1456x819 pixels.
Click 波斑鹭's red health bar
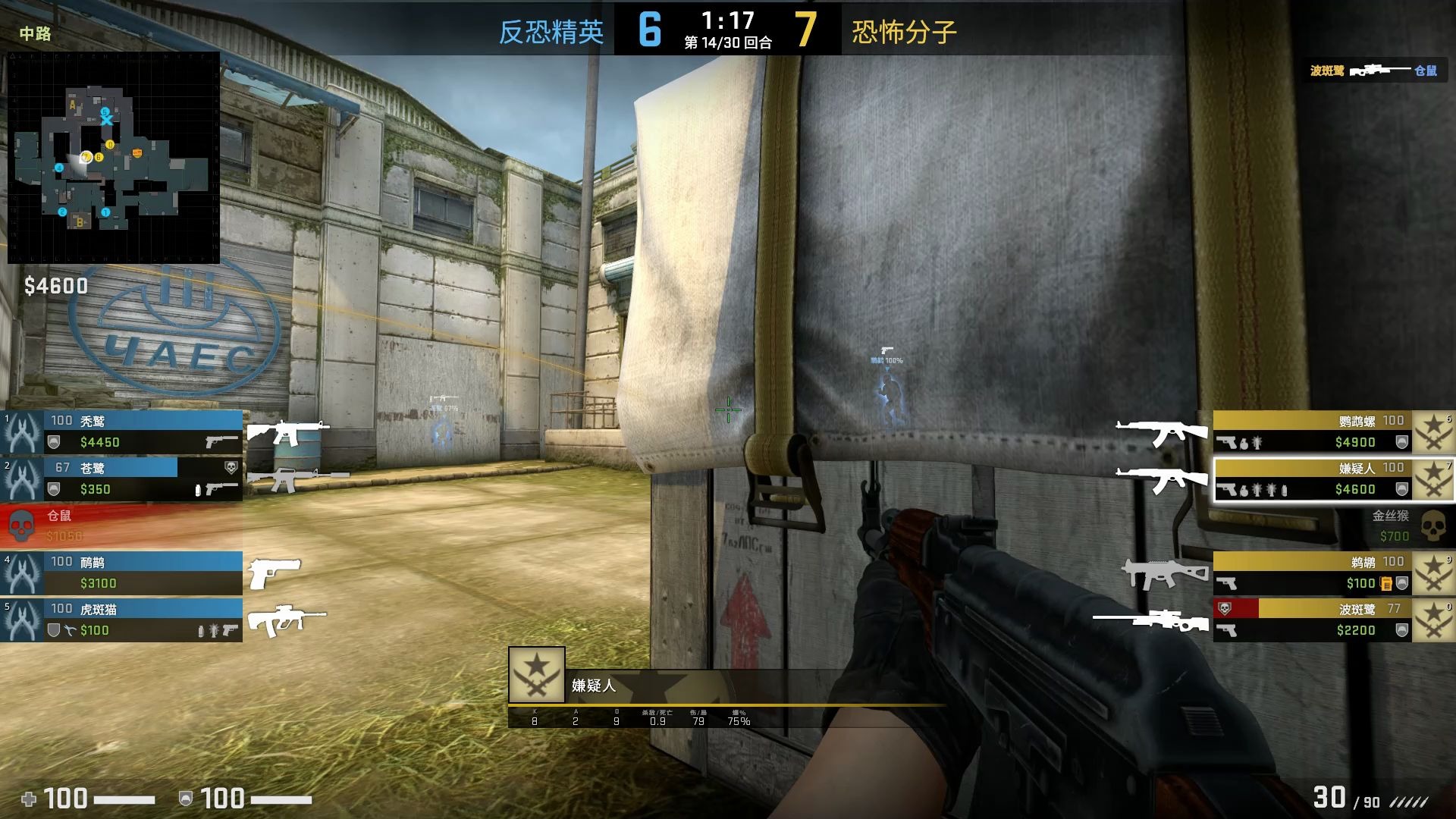(1237, 607)
